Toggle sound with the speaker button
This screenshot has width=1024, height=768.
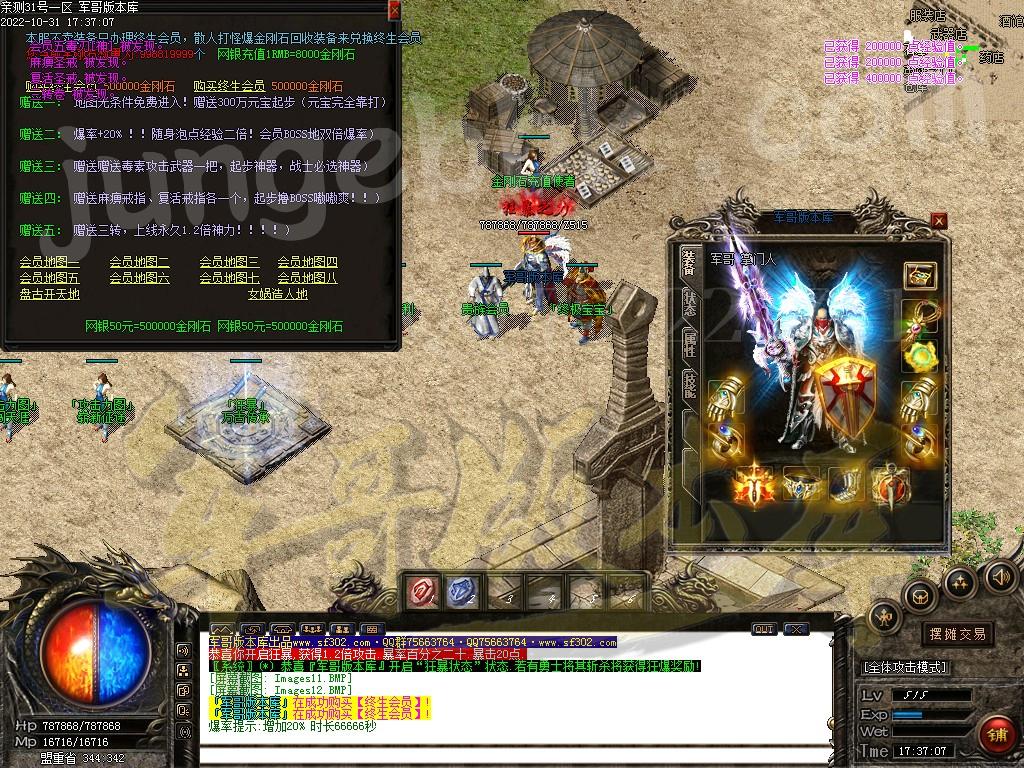(x=1001, y=576)
